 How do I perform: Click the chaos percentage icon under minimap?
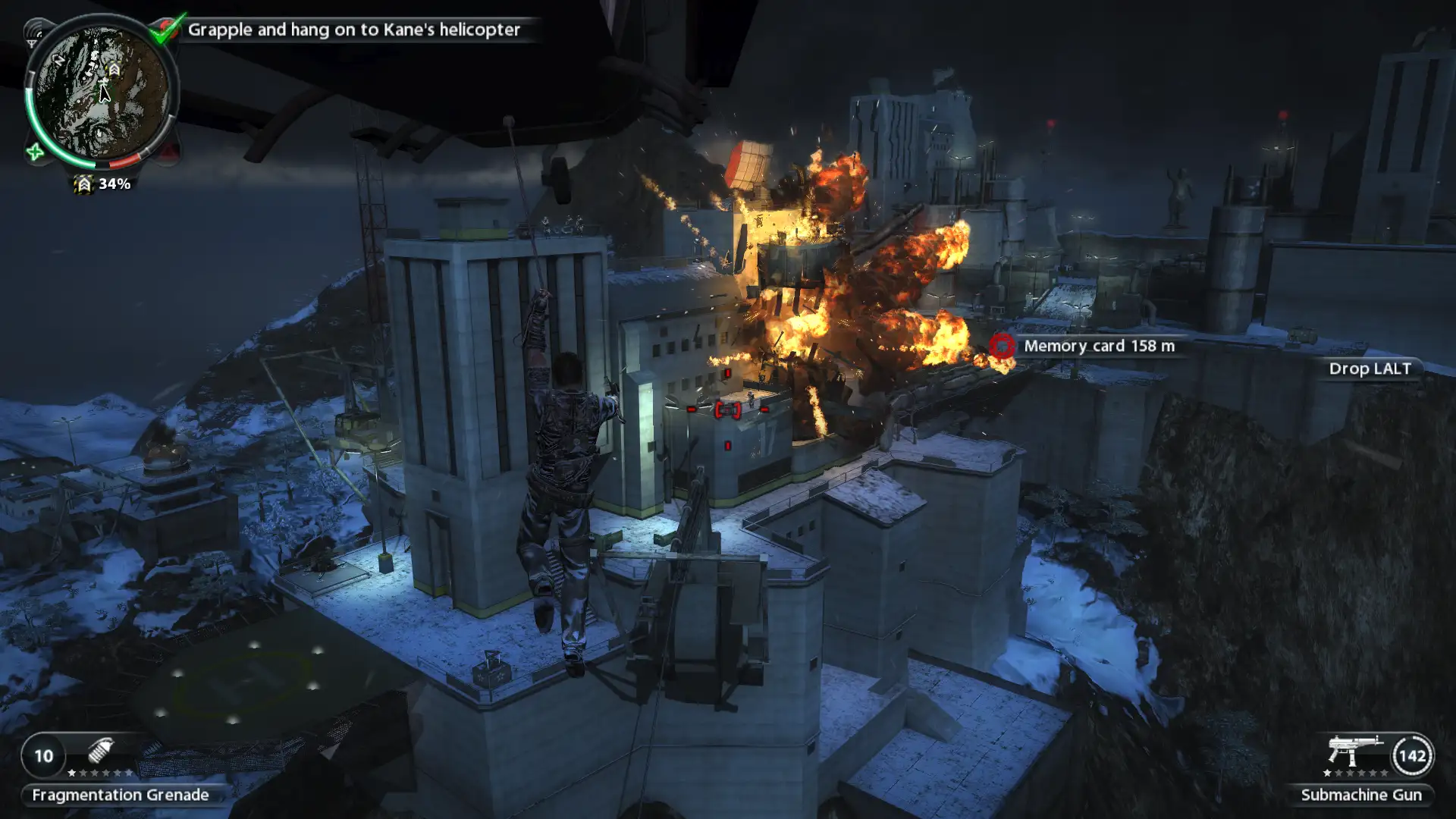83,184
